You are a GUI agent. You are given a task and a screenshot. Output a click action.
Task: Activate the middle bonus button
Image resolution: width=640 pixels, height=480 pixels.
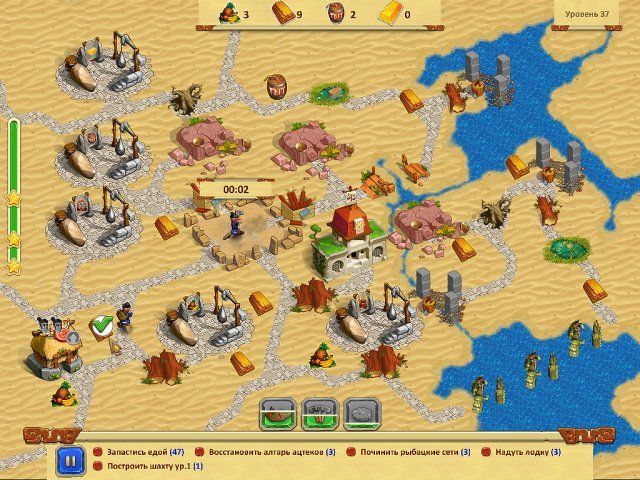click(318, 412)
